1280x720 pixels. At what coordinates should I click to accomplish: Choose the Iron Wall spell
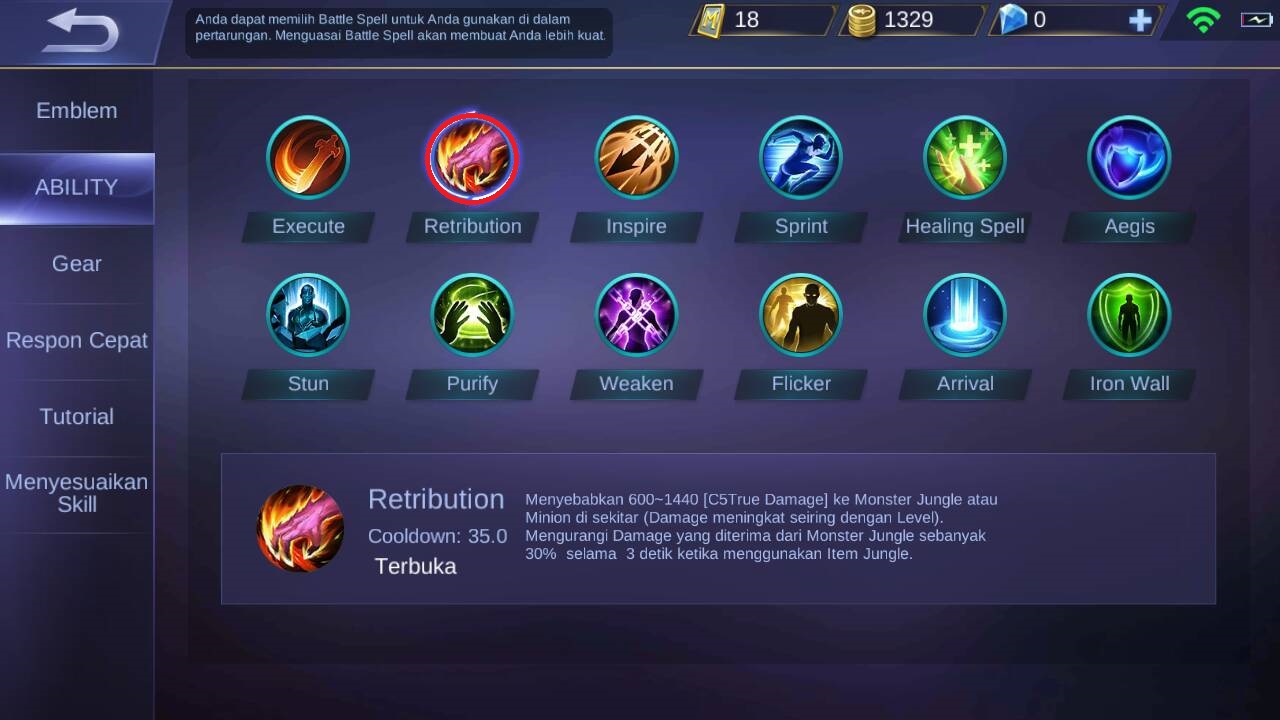pyautogui.click(x=1129, y=315)
